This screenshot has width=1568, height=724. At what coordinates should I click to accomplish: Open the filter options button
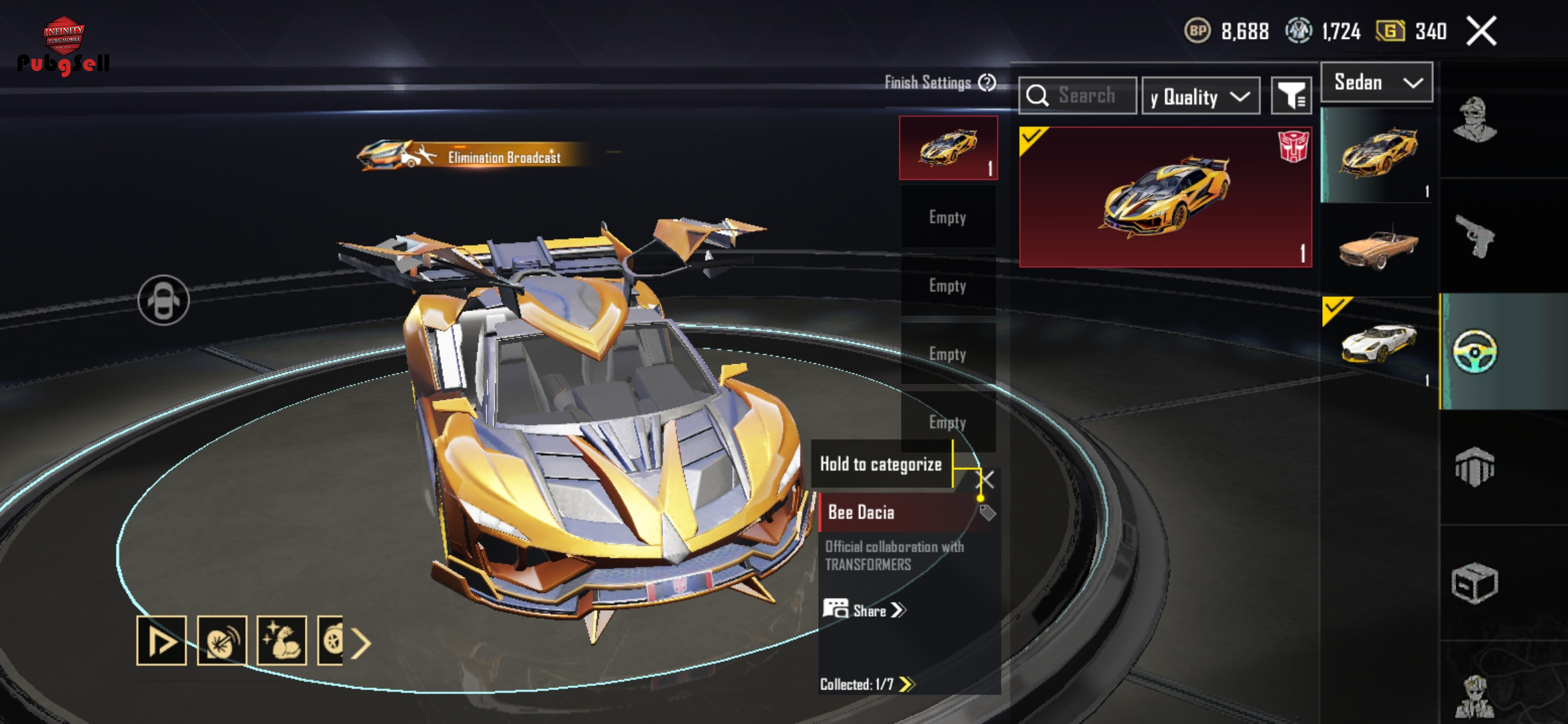click(1291, 97)
